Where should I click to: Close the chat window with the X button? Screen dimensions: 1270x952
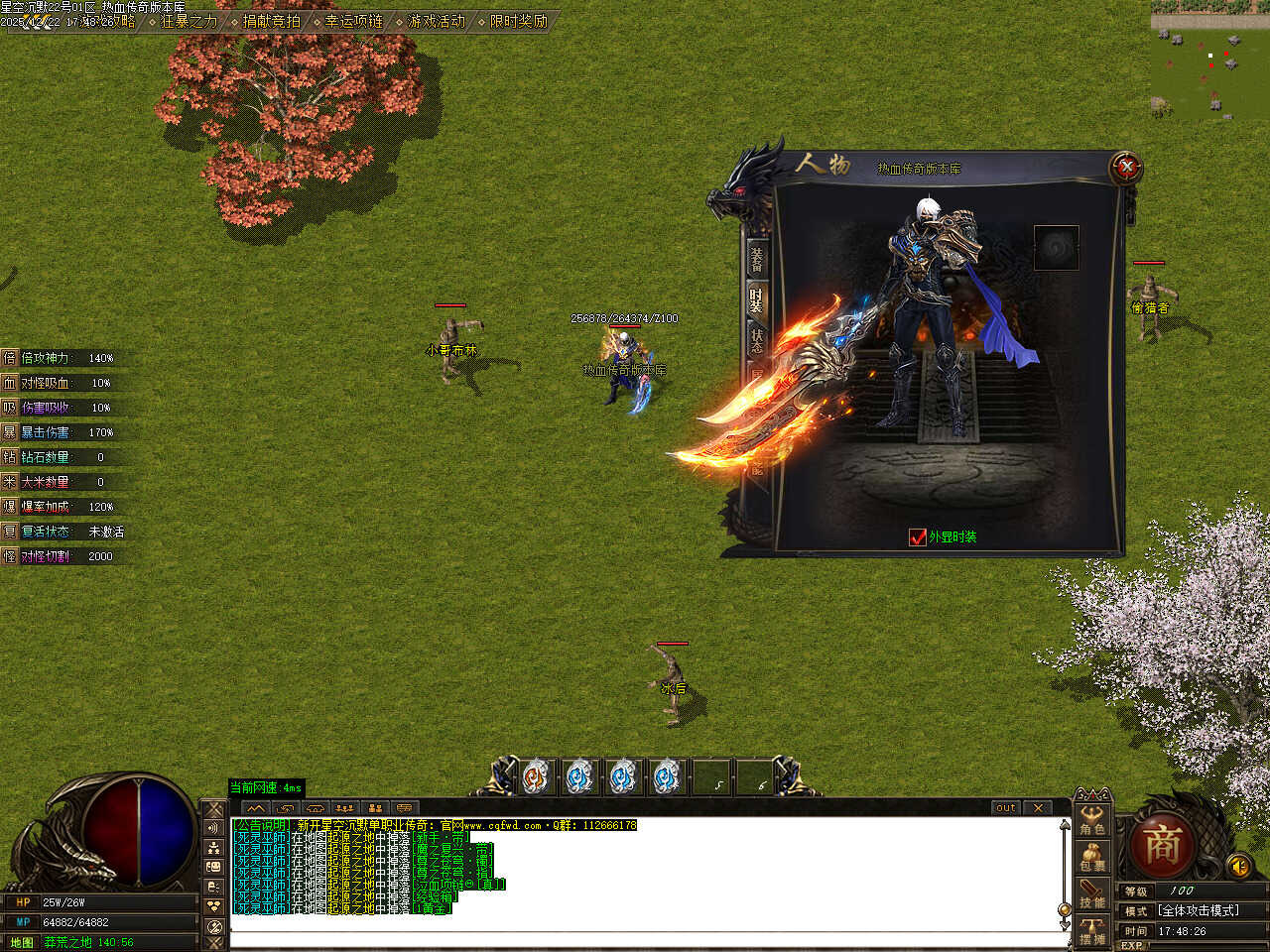1037,808
